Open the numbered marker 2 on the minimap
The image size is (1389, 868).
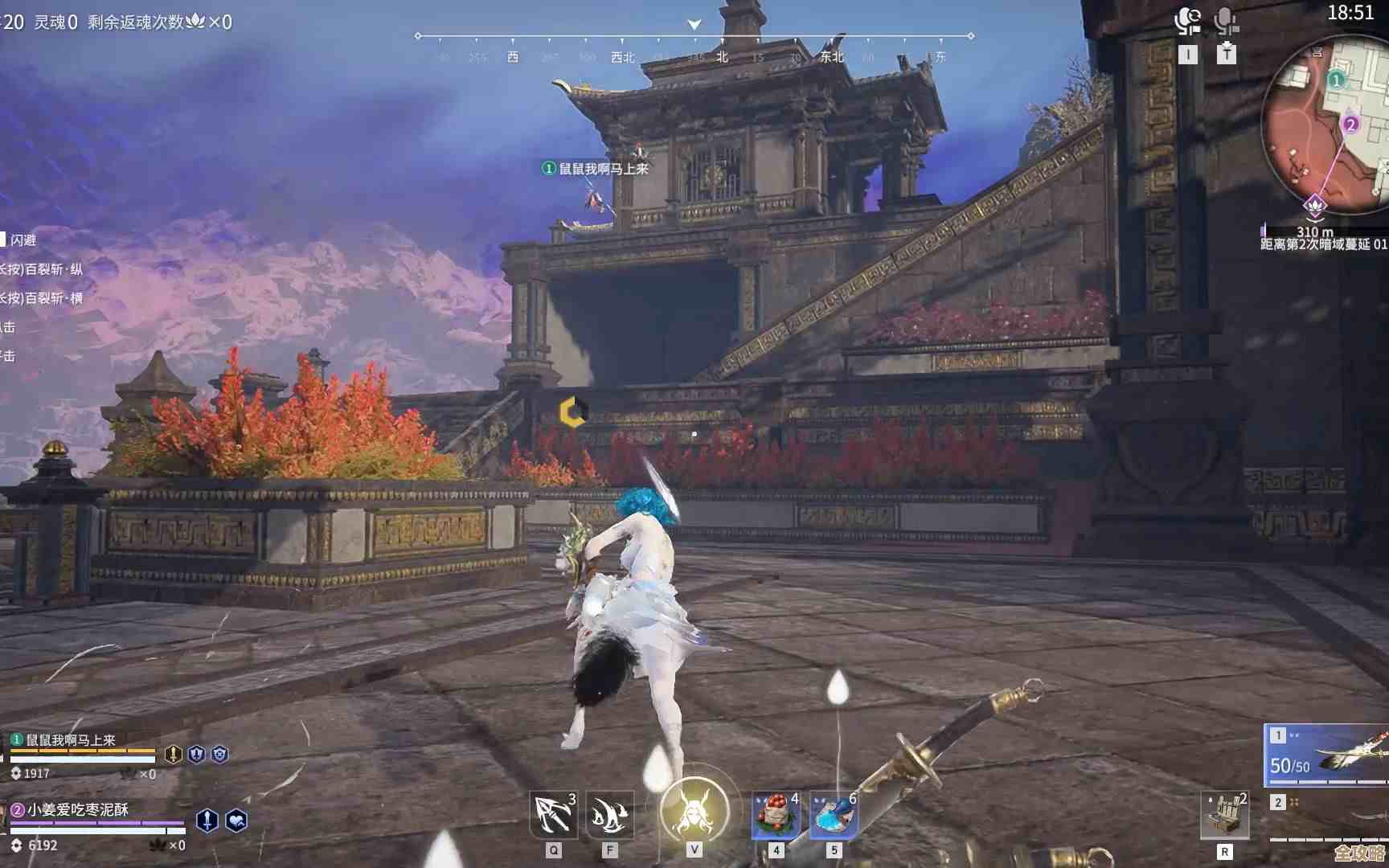click(1351, 125)
